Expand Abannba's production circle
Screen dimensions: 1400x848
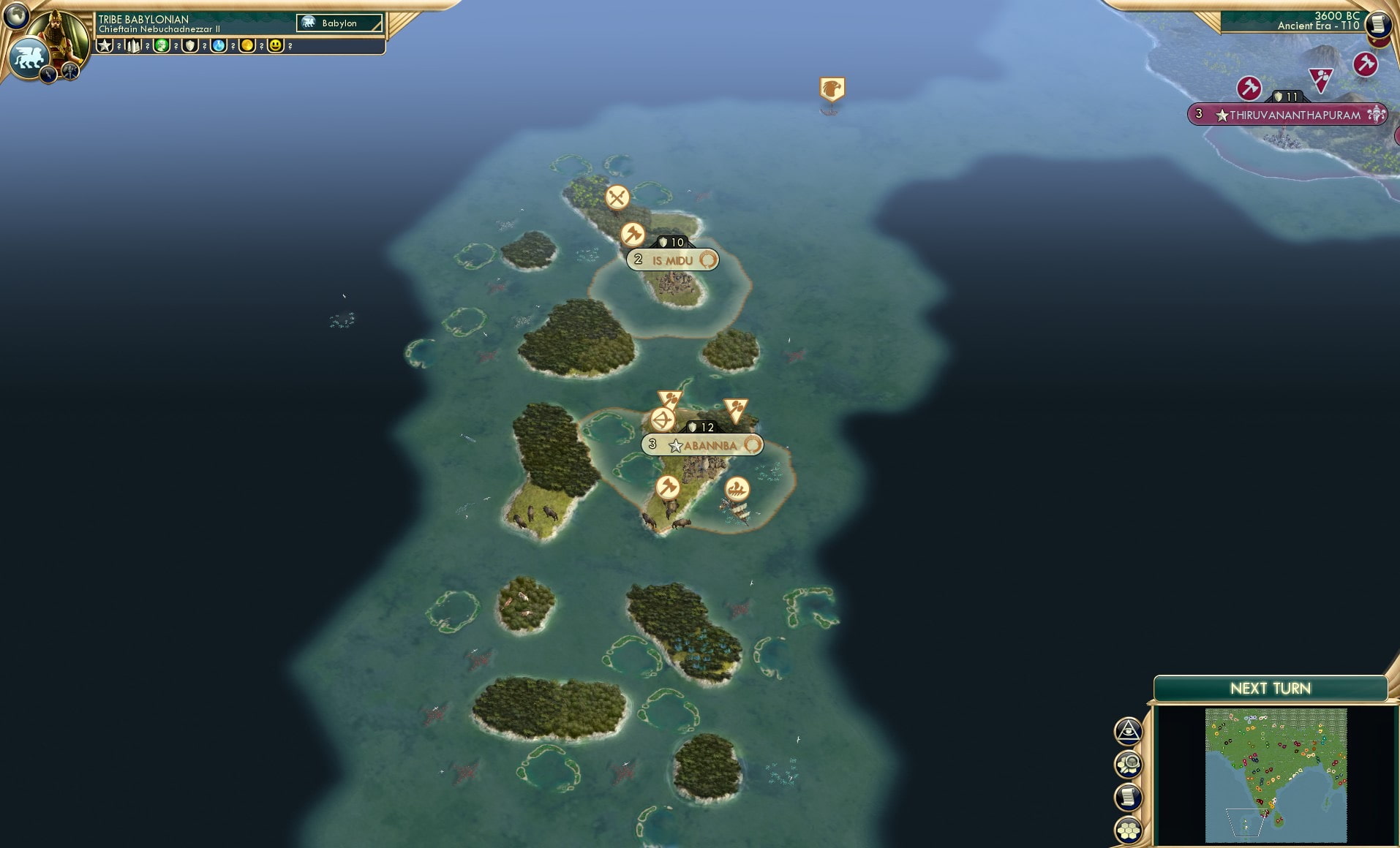pyautogui.click(x=753, y=444)
